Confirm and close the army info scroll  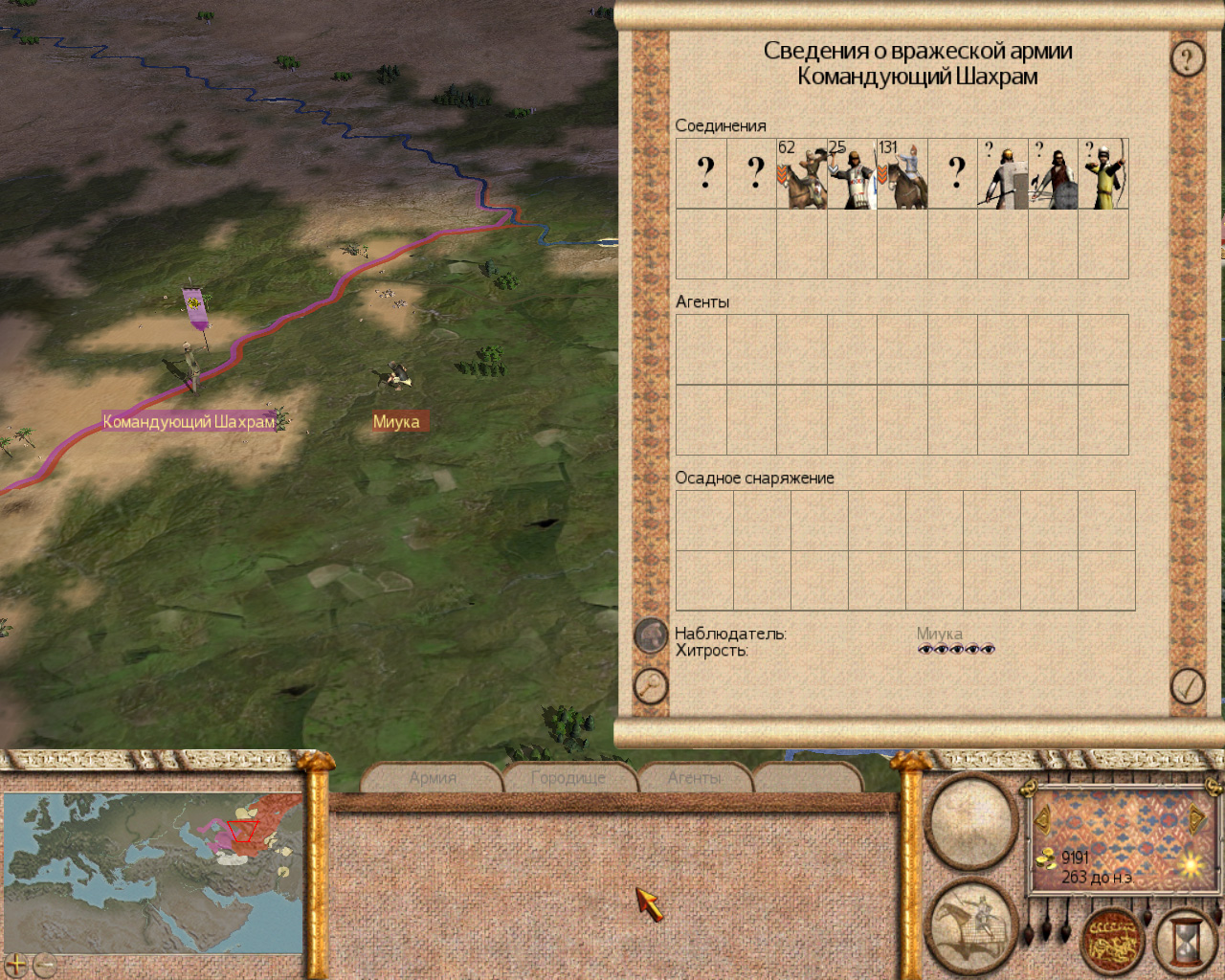(x=1188, y=685)
